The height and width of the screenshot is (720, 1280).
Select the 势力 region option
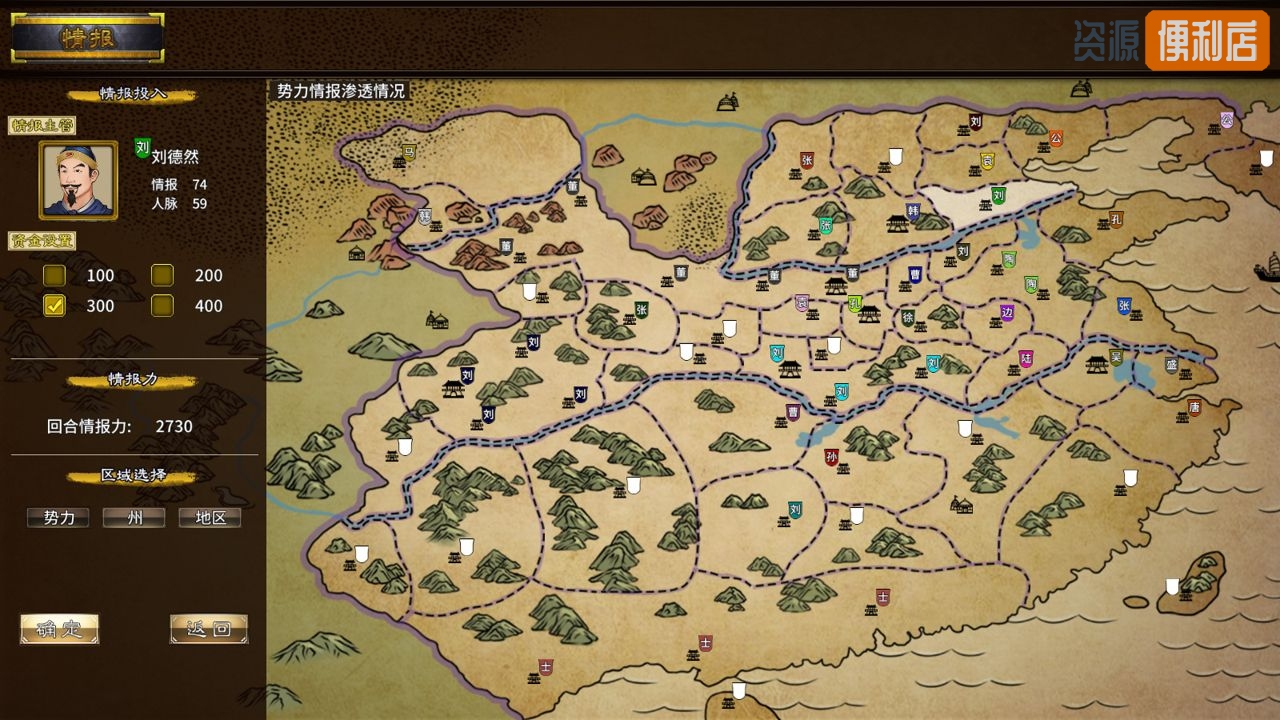[58, 518]
